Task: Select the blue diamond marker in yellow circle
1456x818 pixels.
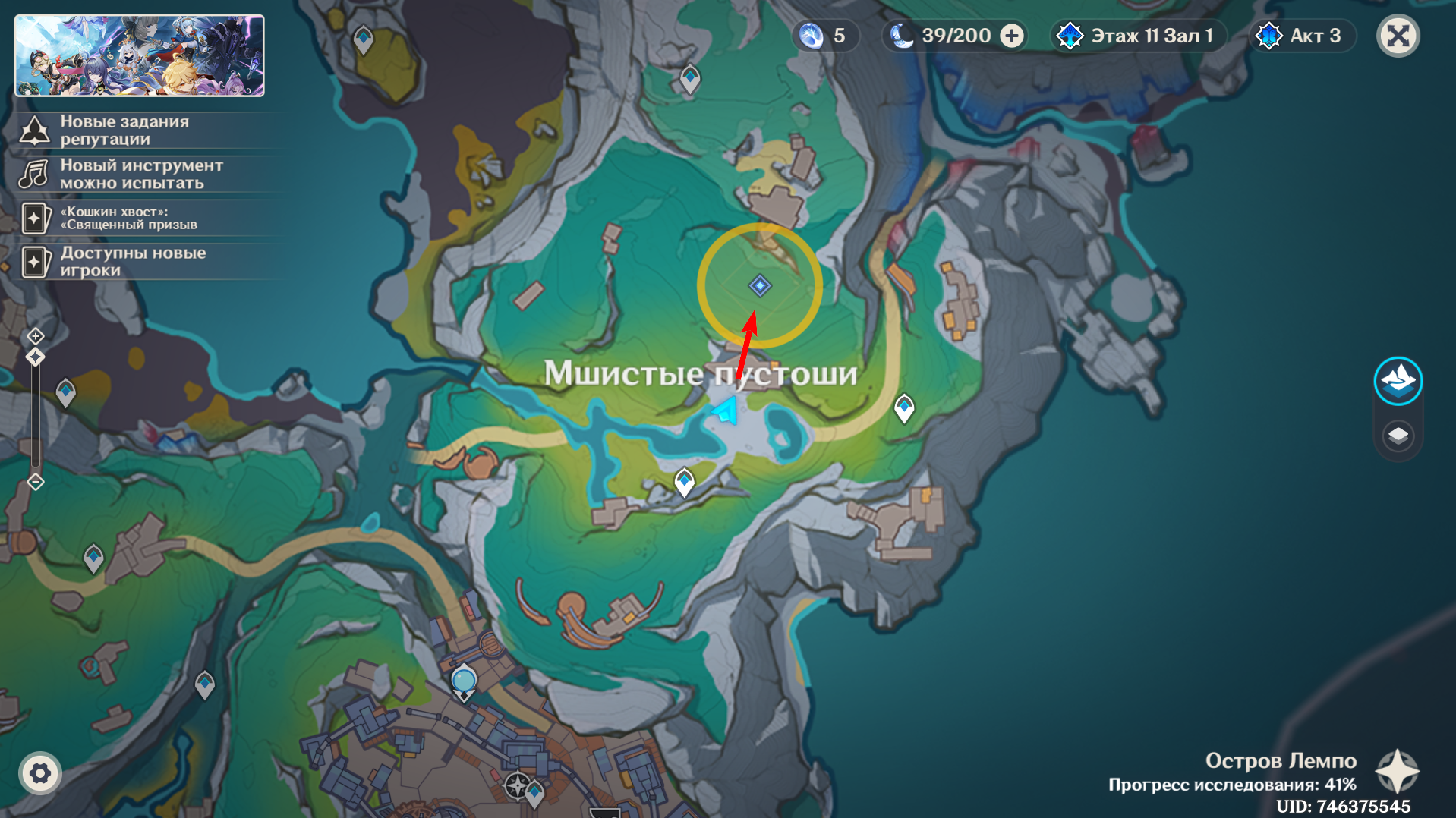Action: (x=760, y=285)
